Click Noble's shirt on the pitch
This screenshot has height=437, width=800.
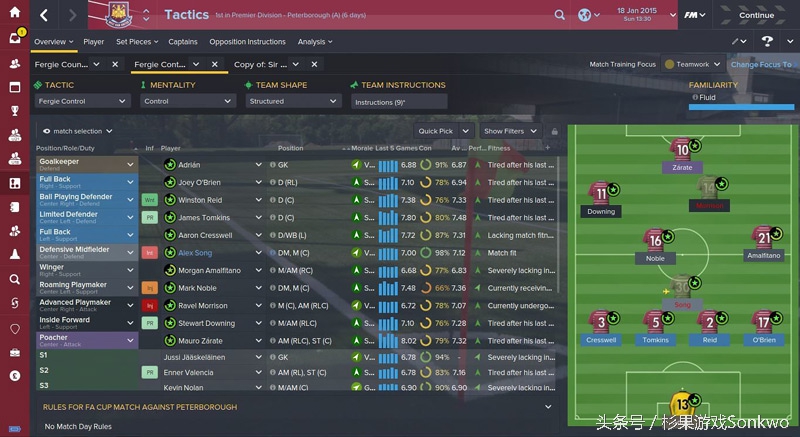click(656, 240)
